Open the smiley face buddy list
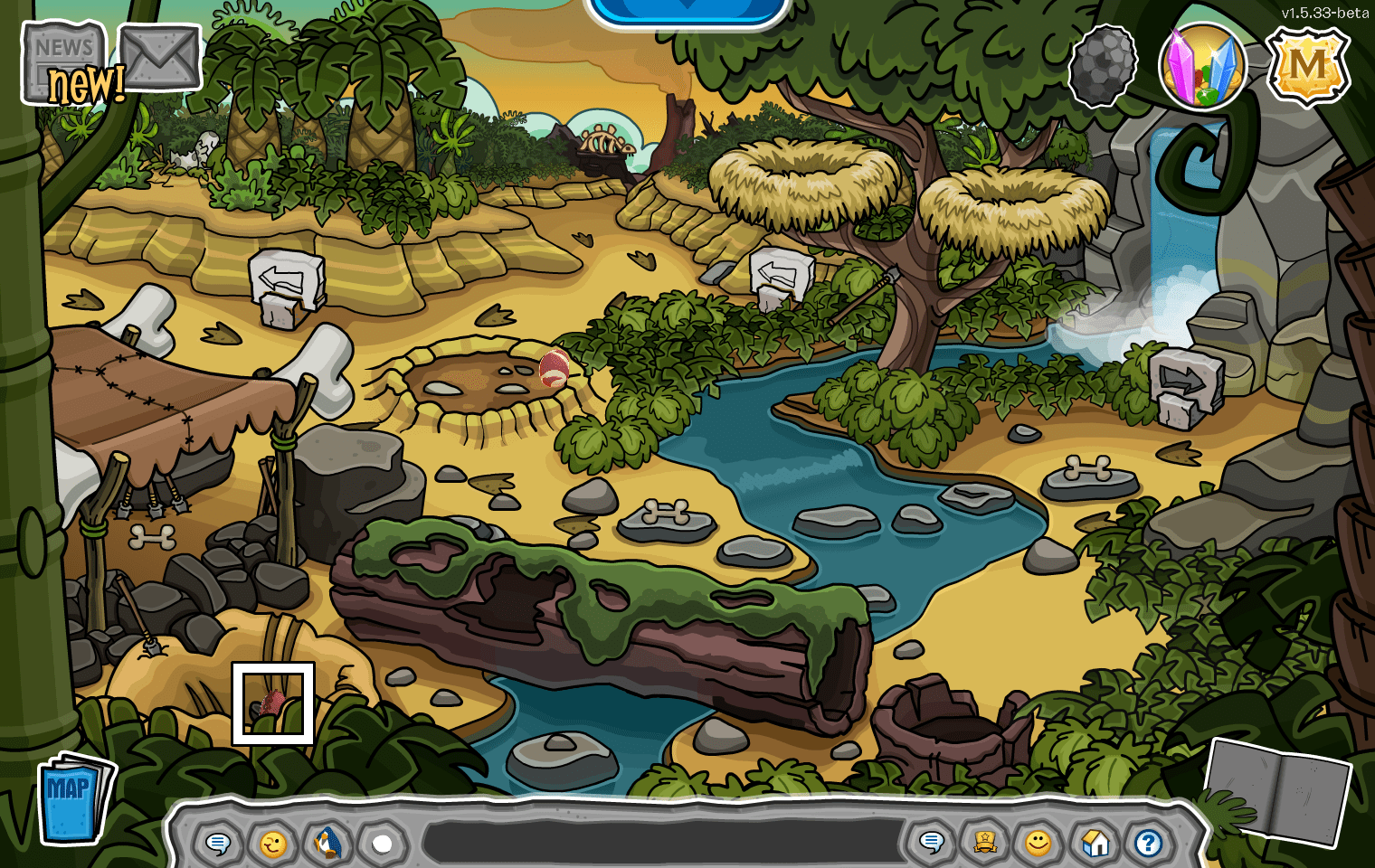 pyautogui.click(x=1038, y=843)
